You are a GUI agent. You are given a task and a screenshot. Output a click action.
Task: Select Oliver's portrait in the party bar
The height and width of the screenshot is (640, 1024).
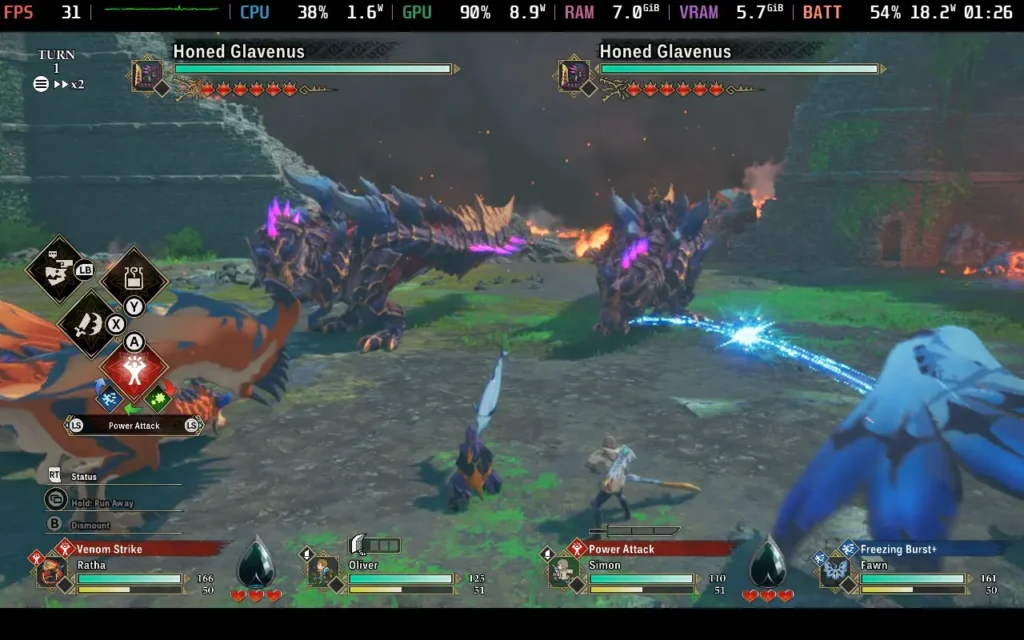[321, 572]
